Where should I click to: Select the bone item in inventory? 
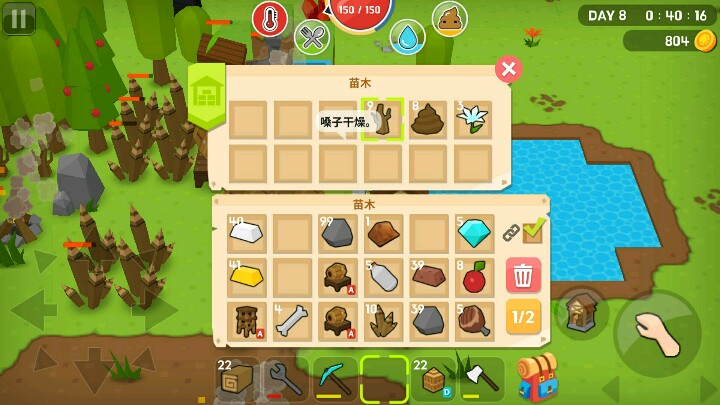(x=292, y=321)
